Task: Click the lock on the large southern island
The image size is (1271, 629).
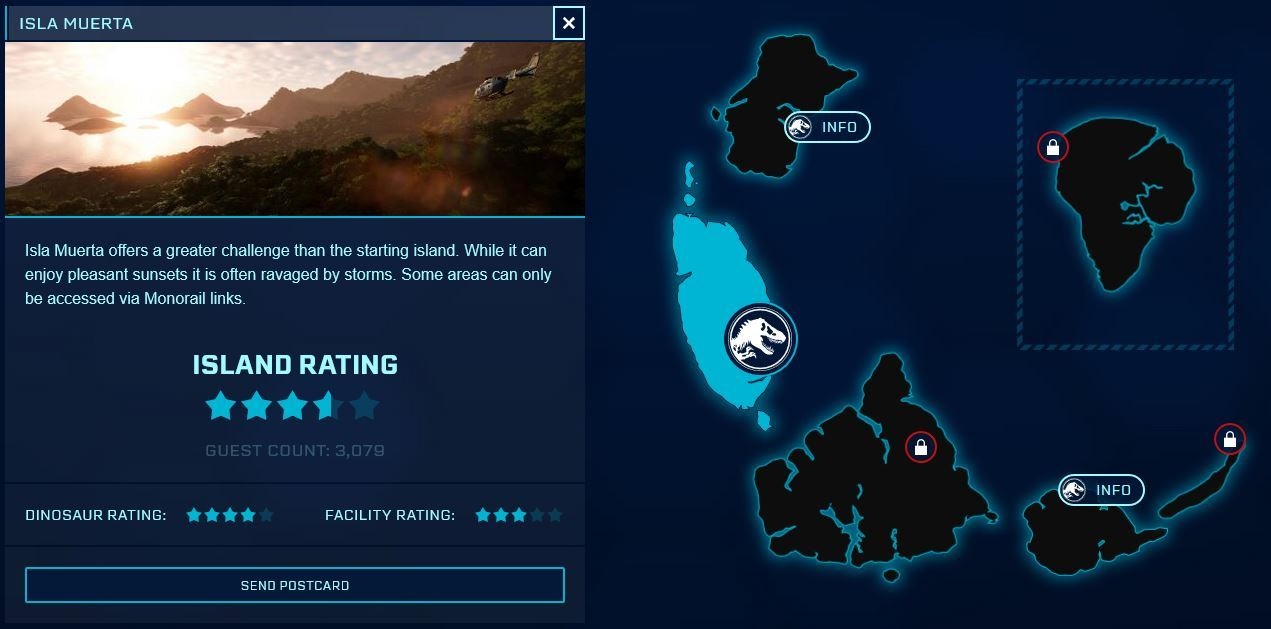Action: (920, 448)
